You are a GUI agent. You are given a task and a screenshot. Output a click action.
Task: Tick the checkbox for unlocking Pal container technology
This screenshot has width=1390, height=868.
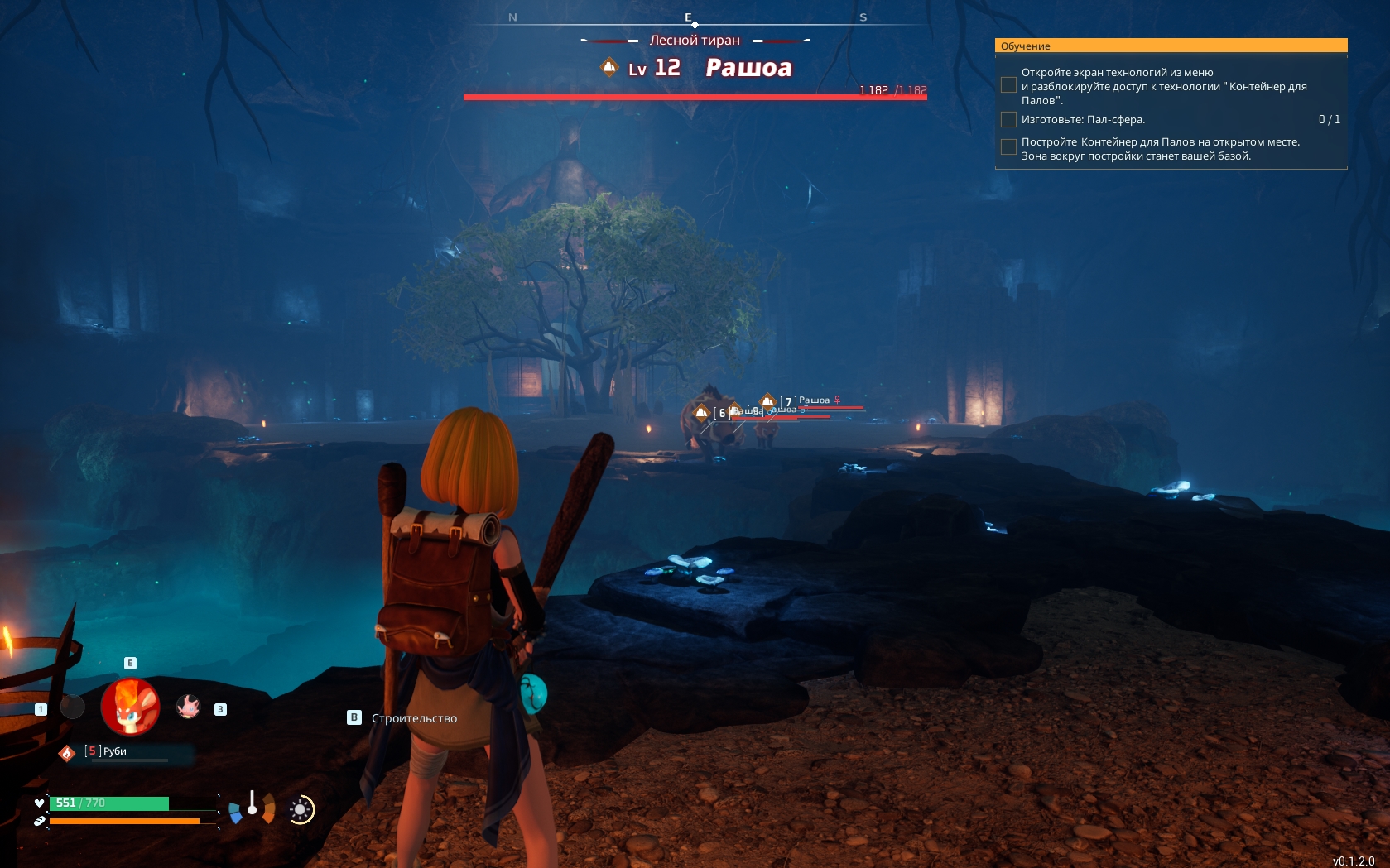1008,85
